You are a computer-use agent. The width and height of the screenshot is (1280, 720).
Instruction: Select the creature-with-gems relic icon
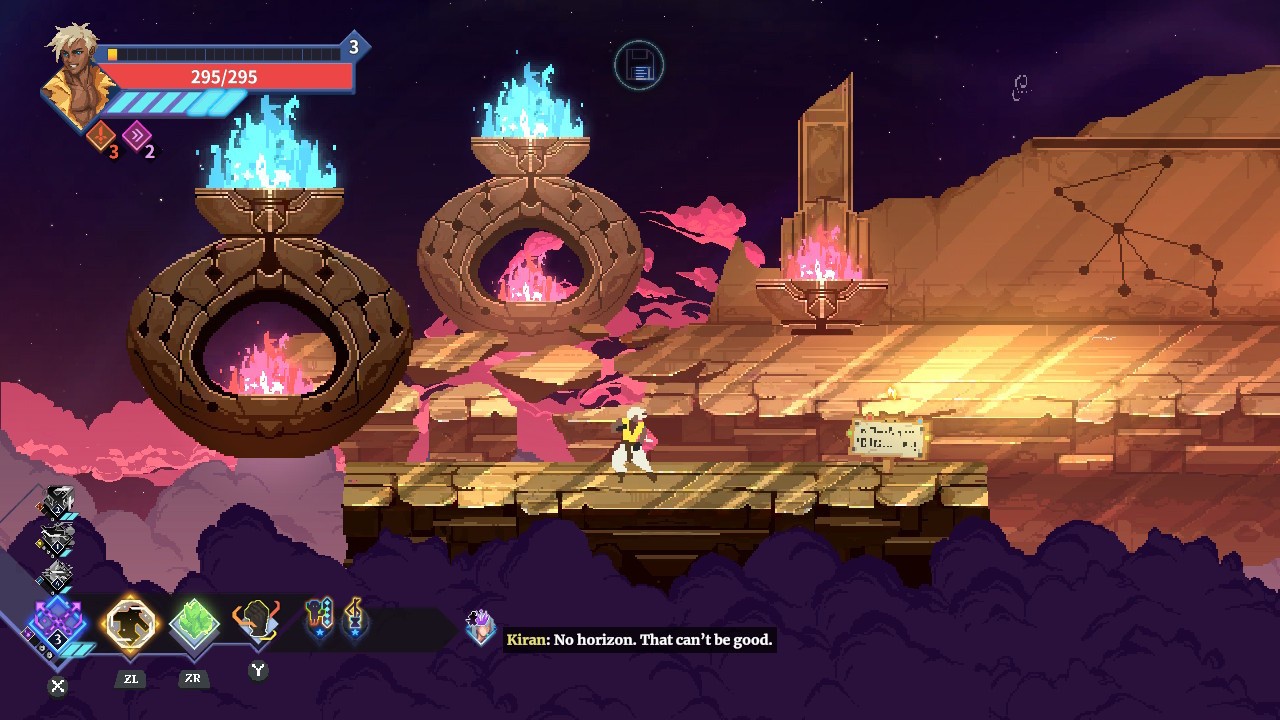[319, 620]
